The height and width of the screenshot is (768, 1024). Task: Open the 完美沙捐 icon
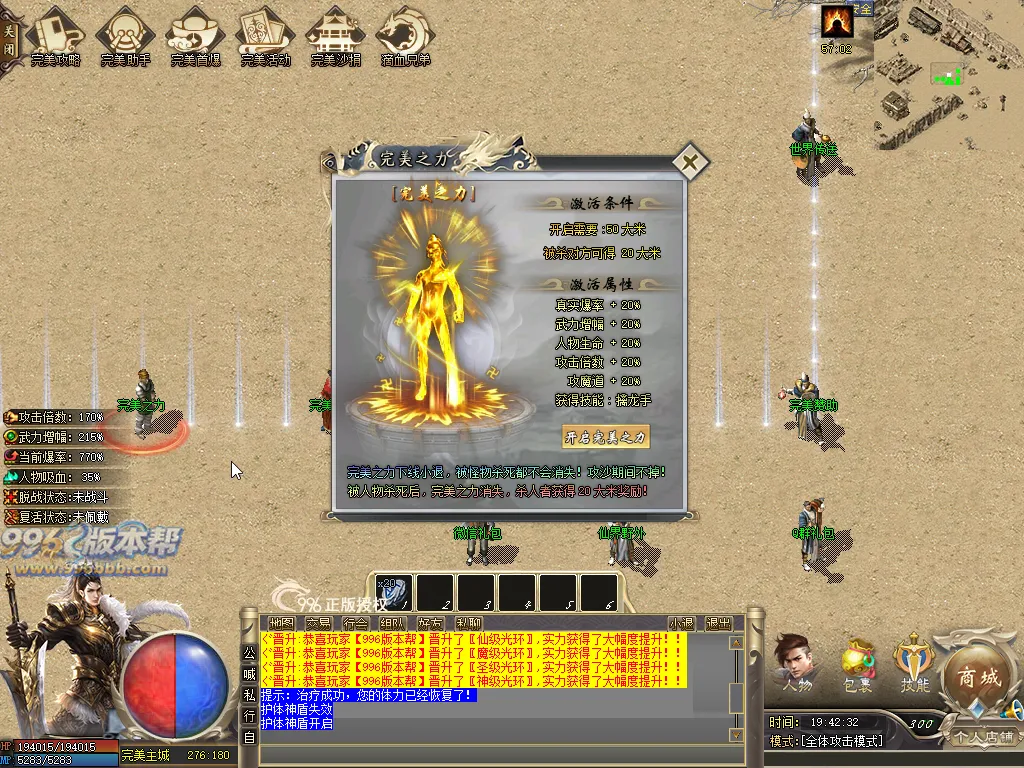pyautogui.click(x=335, y=36)
